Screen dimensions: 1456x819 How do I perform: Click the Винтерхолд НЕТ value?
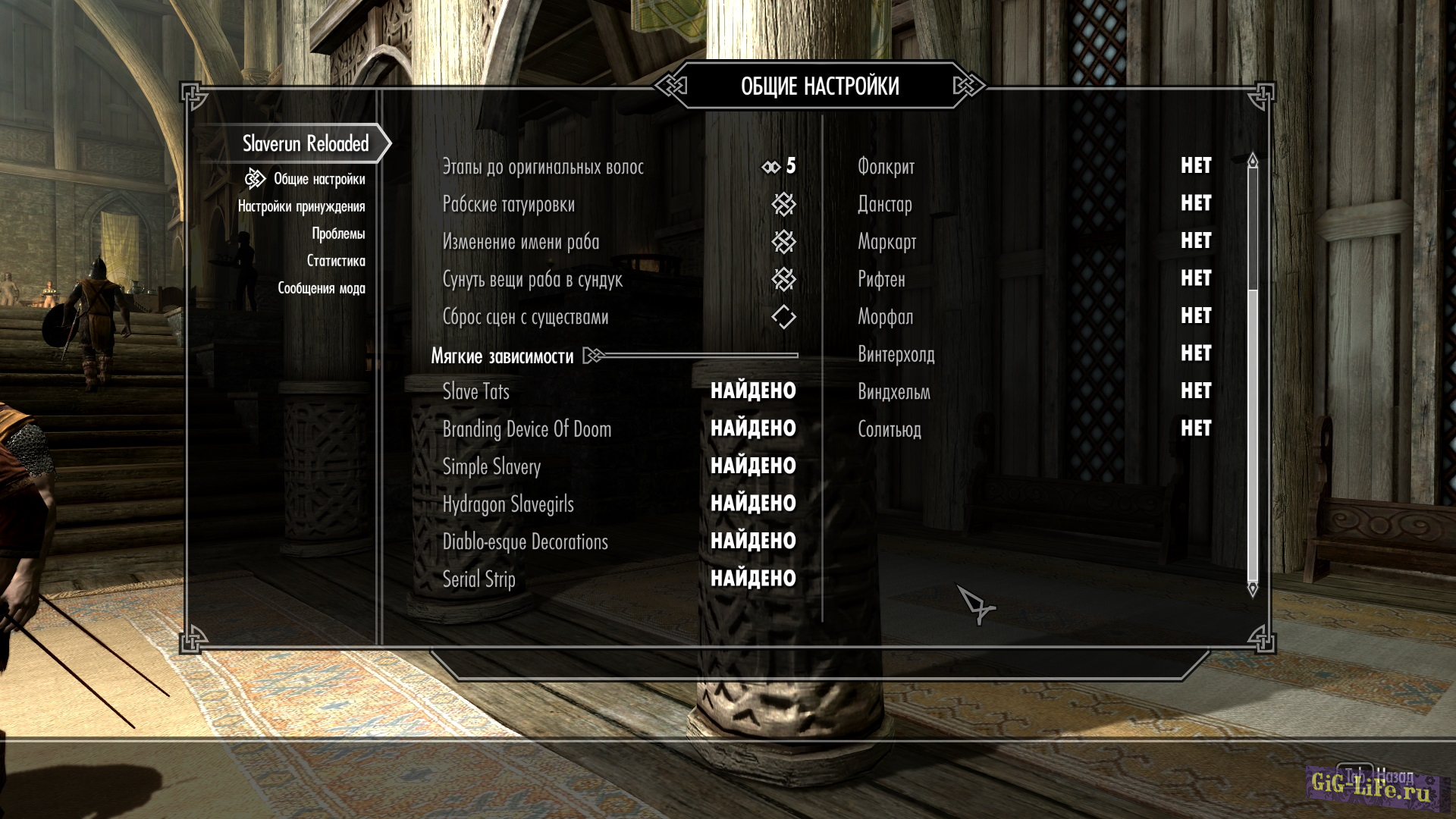1195,353
